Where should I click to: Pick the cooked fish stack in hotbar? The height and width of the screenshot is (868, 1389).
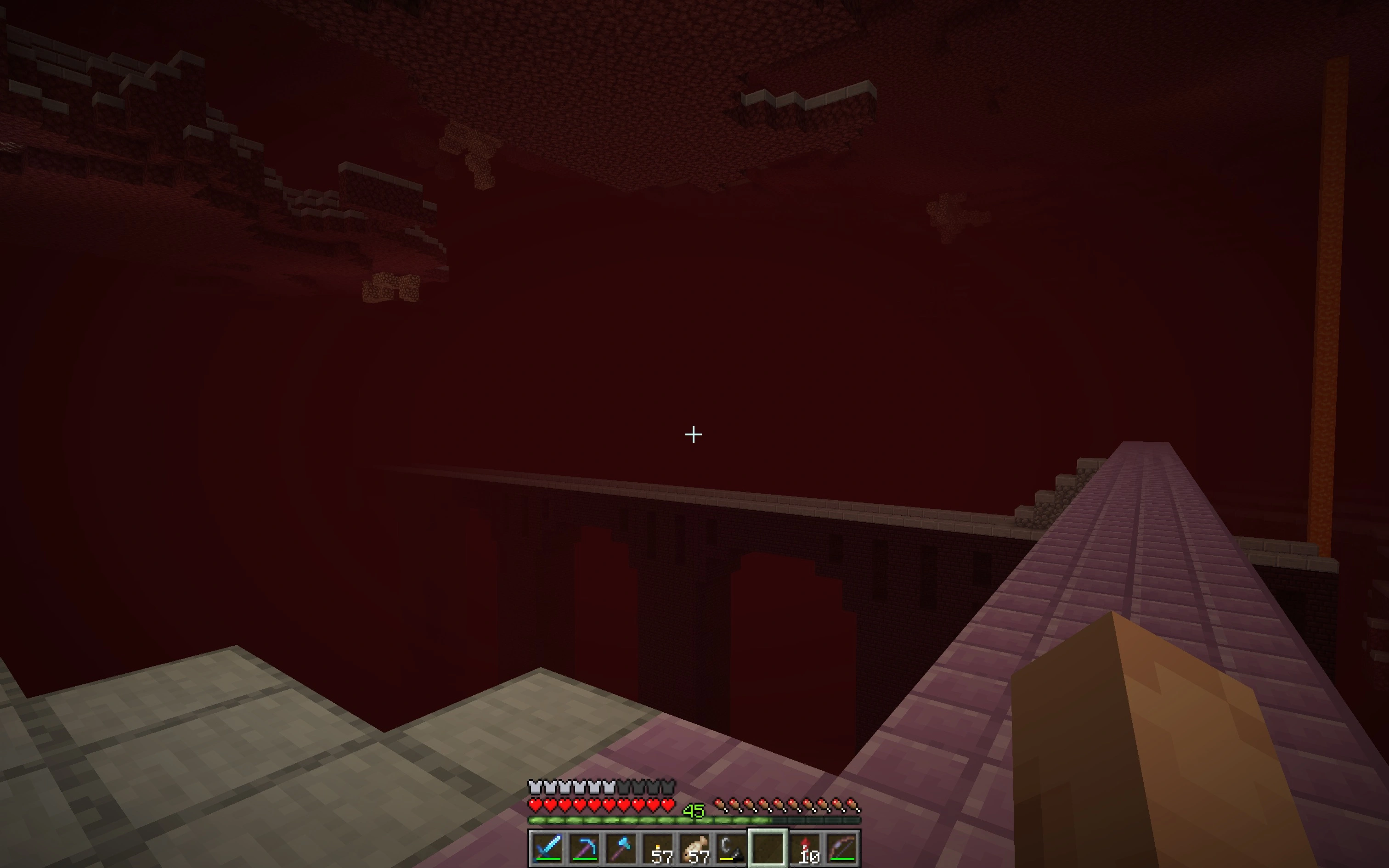tap(694, 847)
